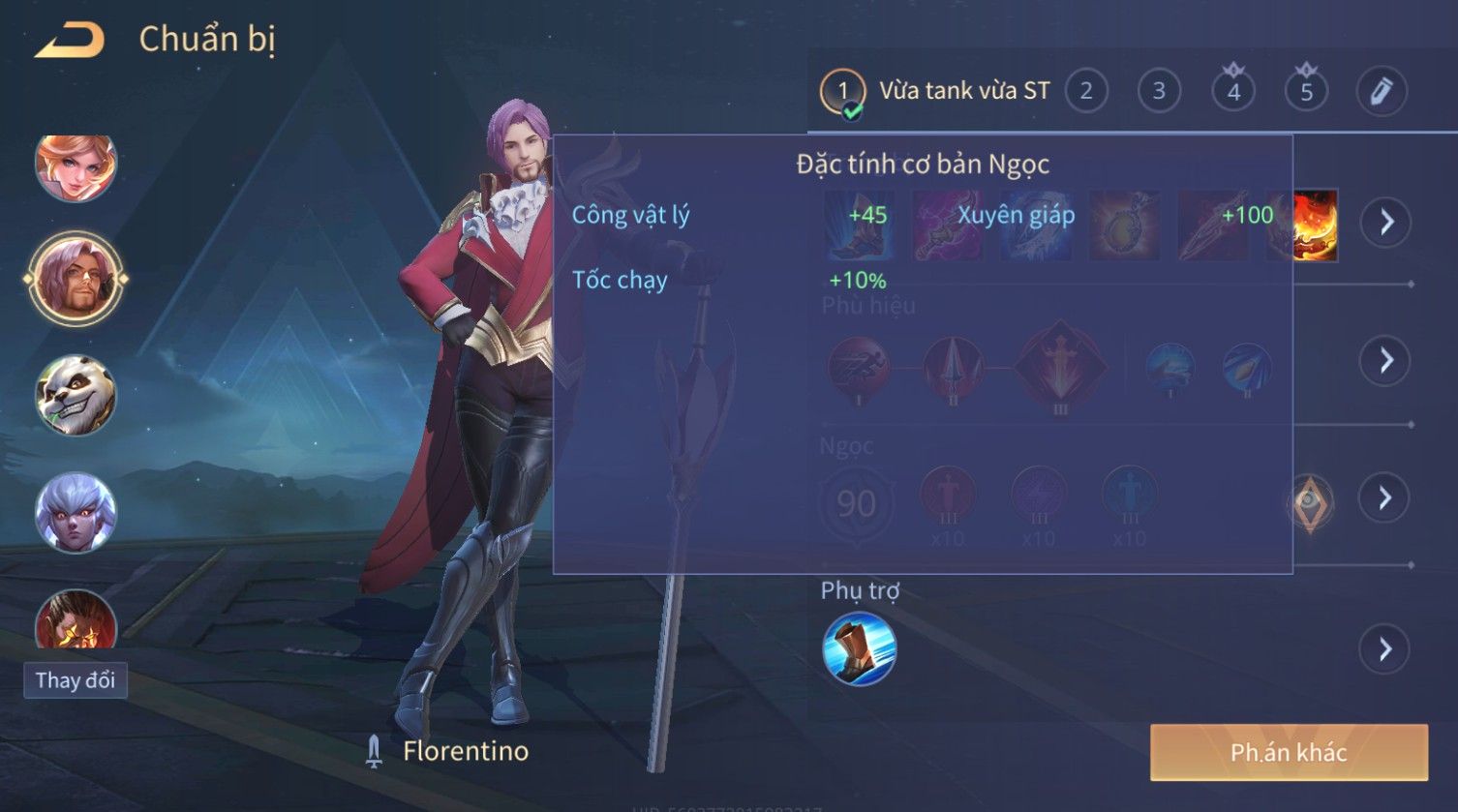Screen dimensions: 1458x812
Task: Choose the panda hero portrait
Action: coord(76,395)
